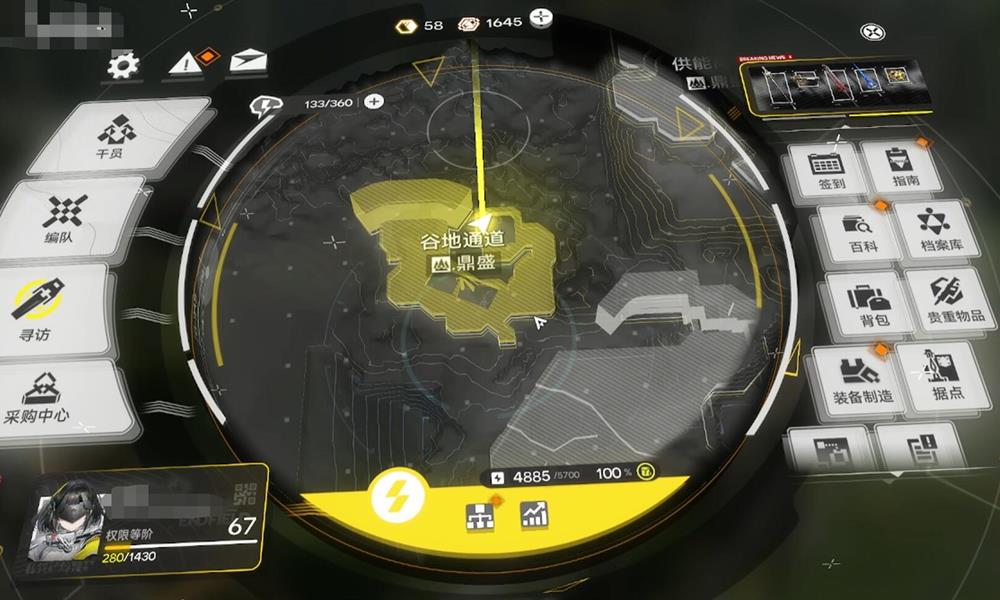Open the mail envelope icon
1000x600 pixels.
[x=242, y=62]
